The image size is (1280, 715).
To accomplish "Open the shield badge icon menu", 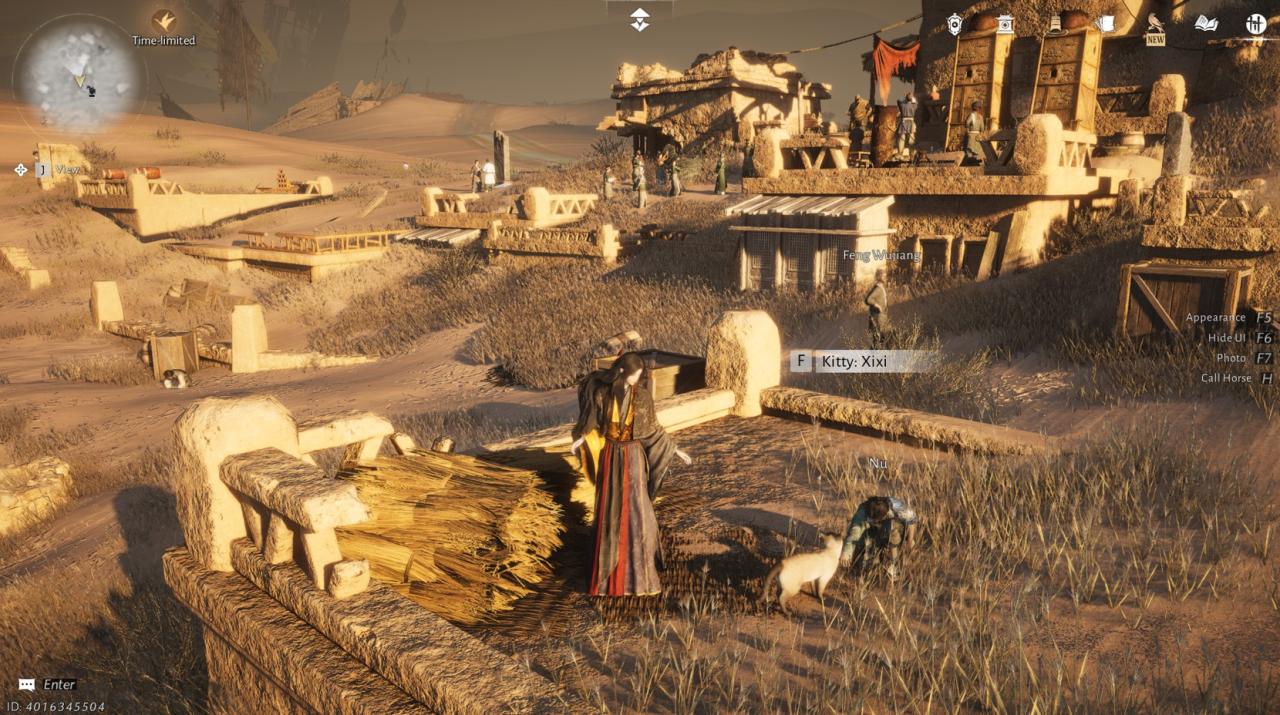I will pos(955,24).
